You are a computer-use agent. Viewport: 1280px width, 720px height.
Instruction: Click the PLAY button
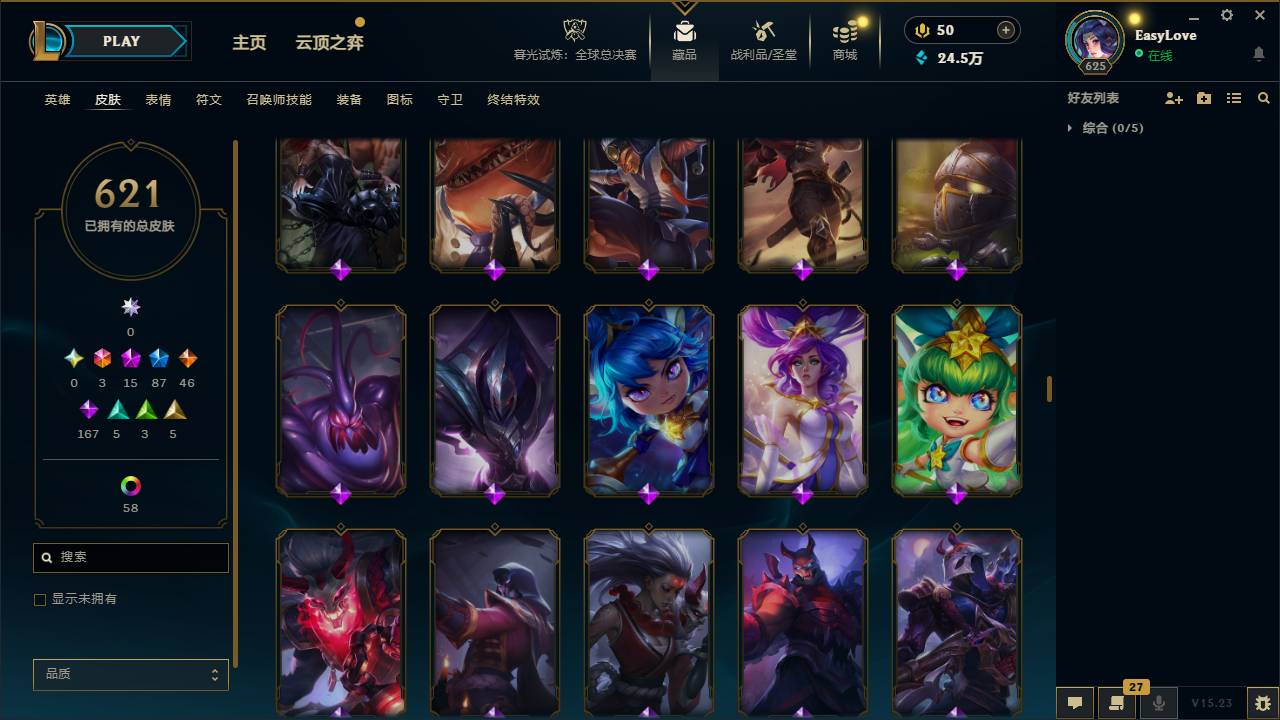[x=120, y=41]
